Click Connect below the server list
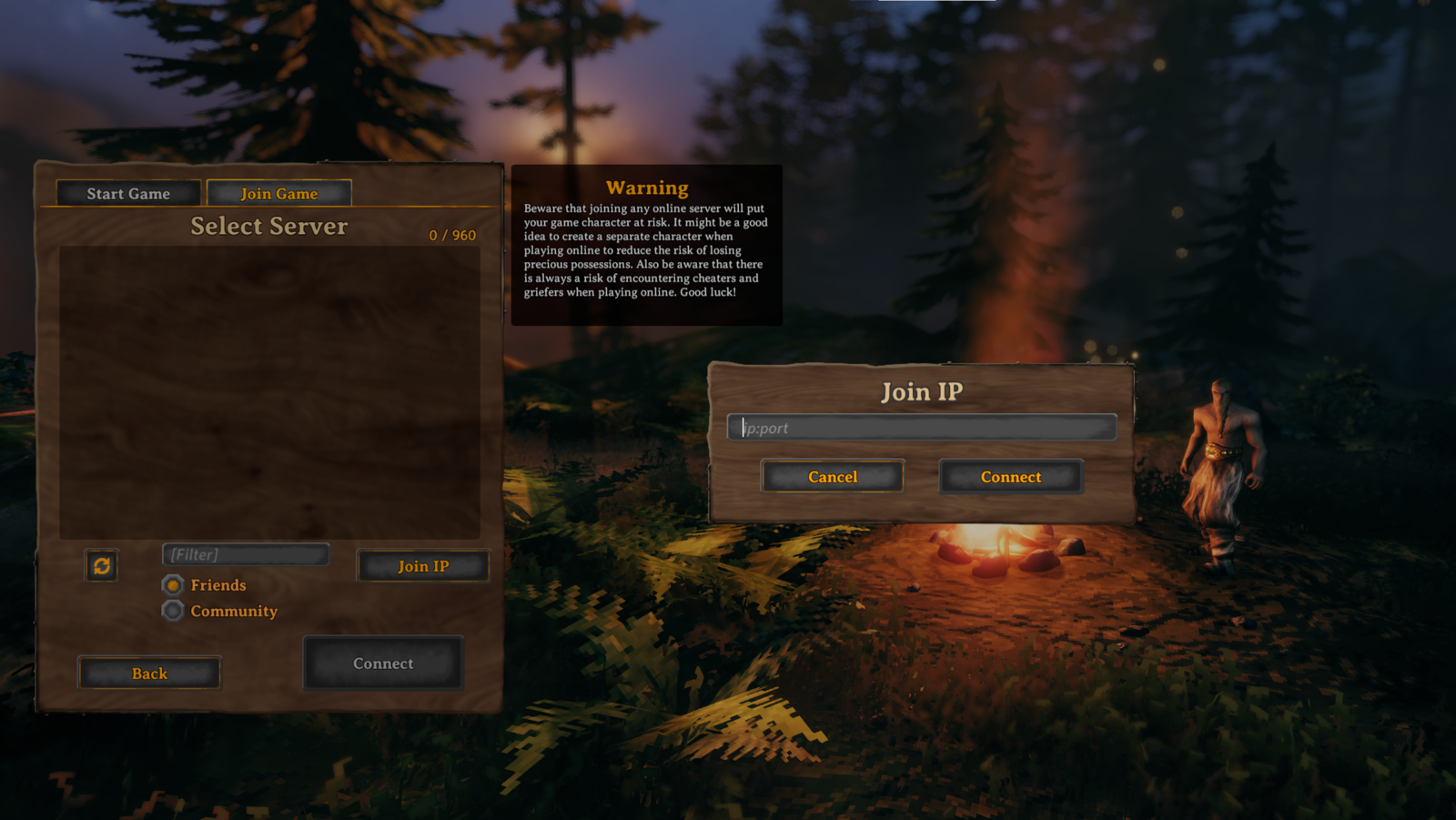The height and width of the screenshot is (820, 1456). point(383,663)
